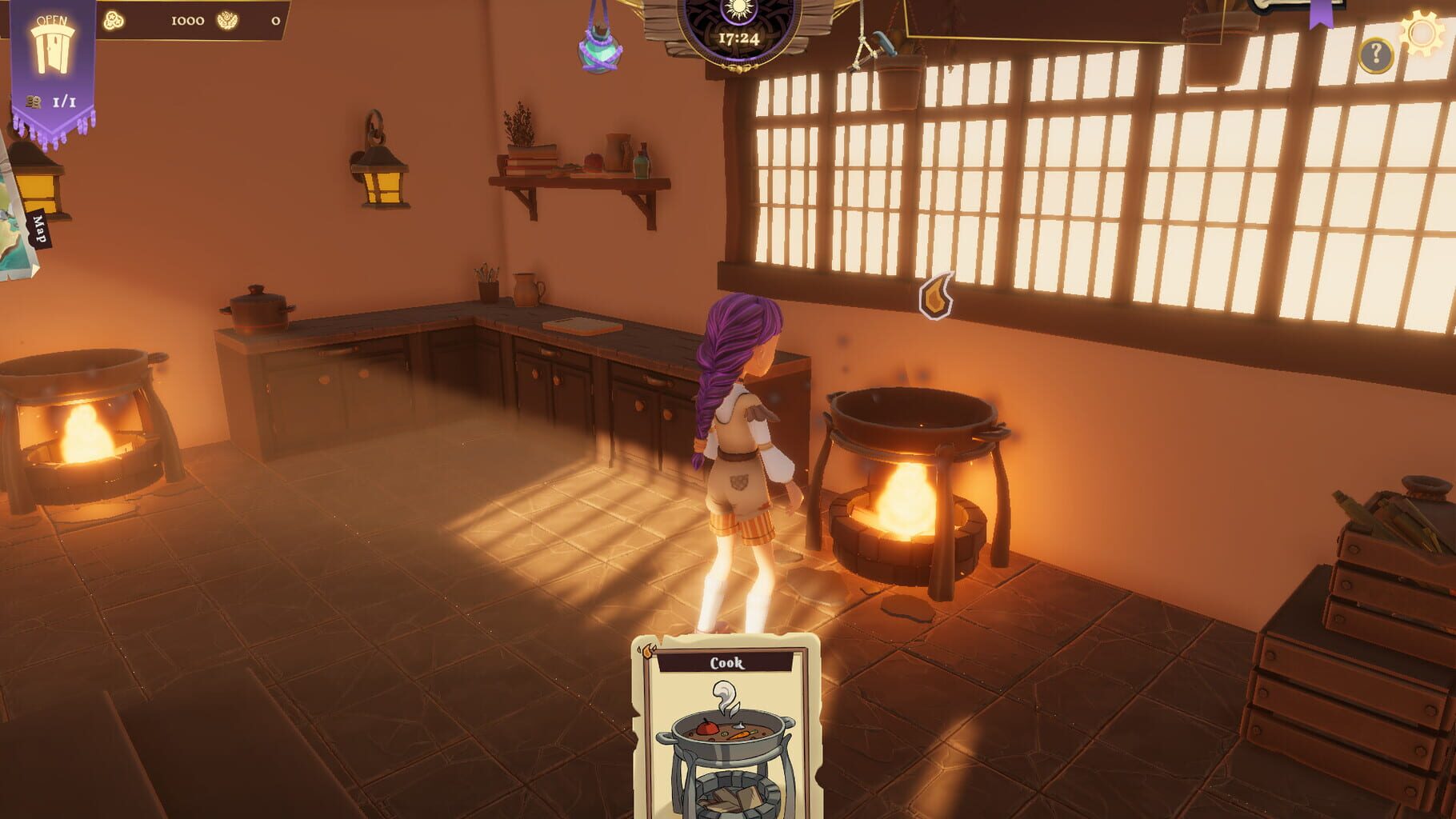Click the visitor counter book icon
This screenshot has width=1456, height=819.
point(33,100)
